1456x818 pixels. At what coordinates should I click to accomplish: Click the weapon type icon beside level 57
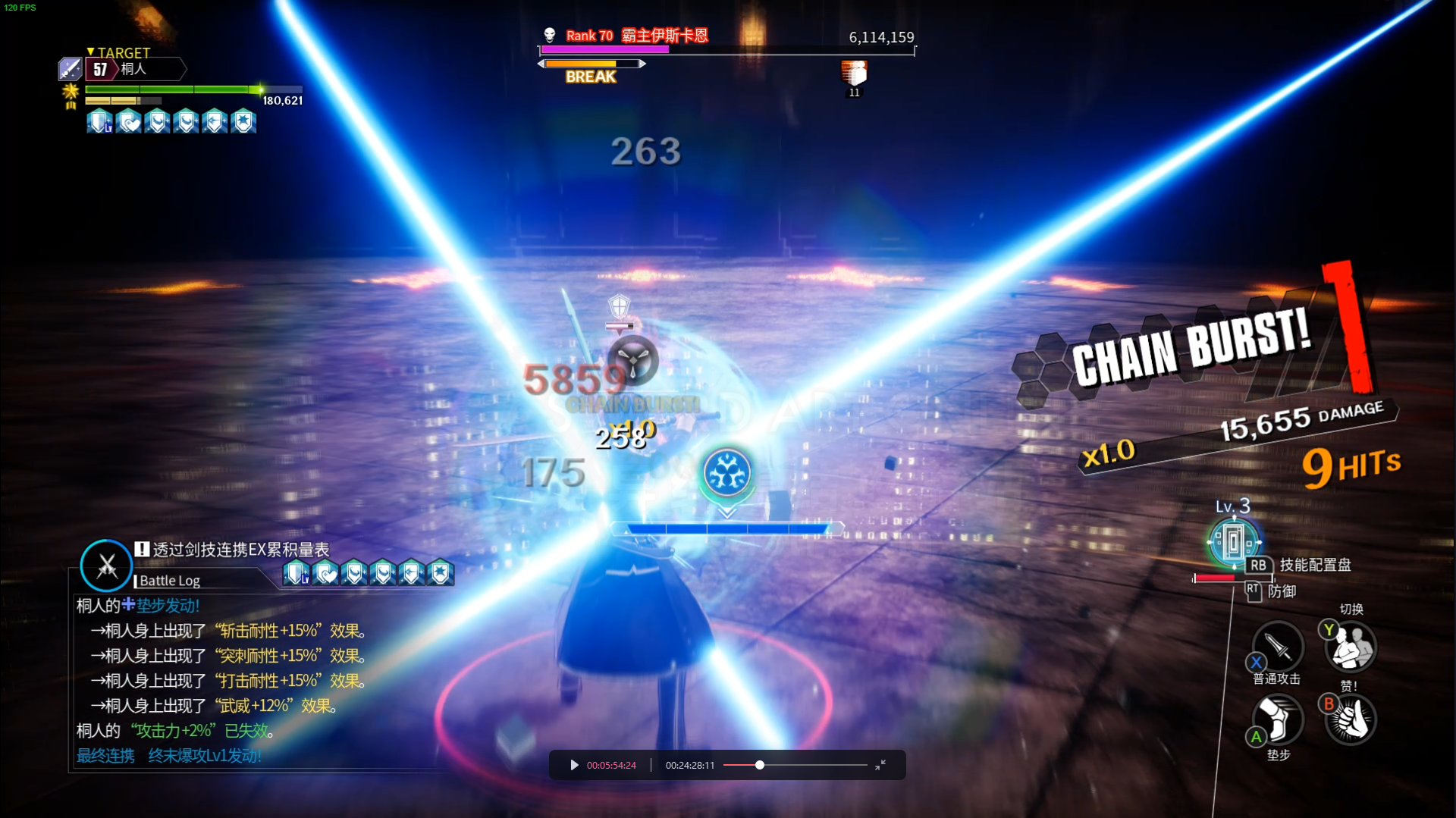click(70, 69)
